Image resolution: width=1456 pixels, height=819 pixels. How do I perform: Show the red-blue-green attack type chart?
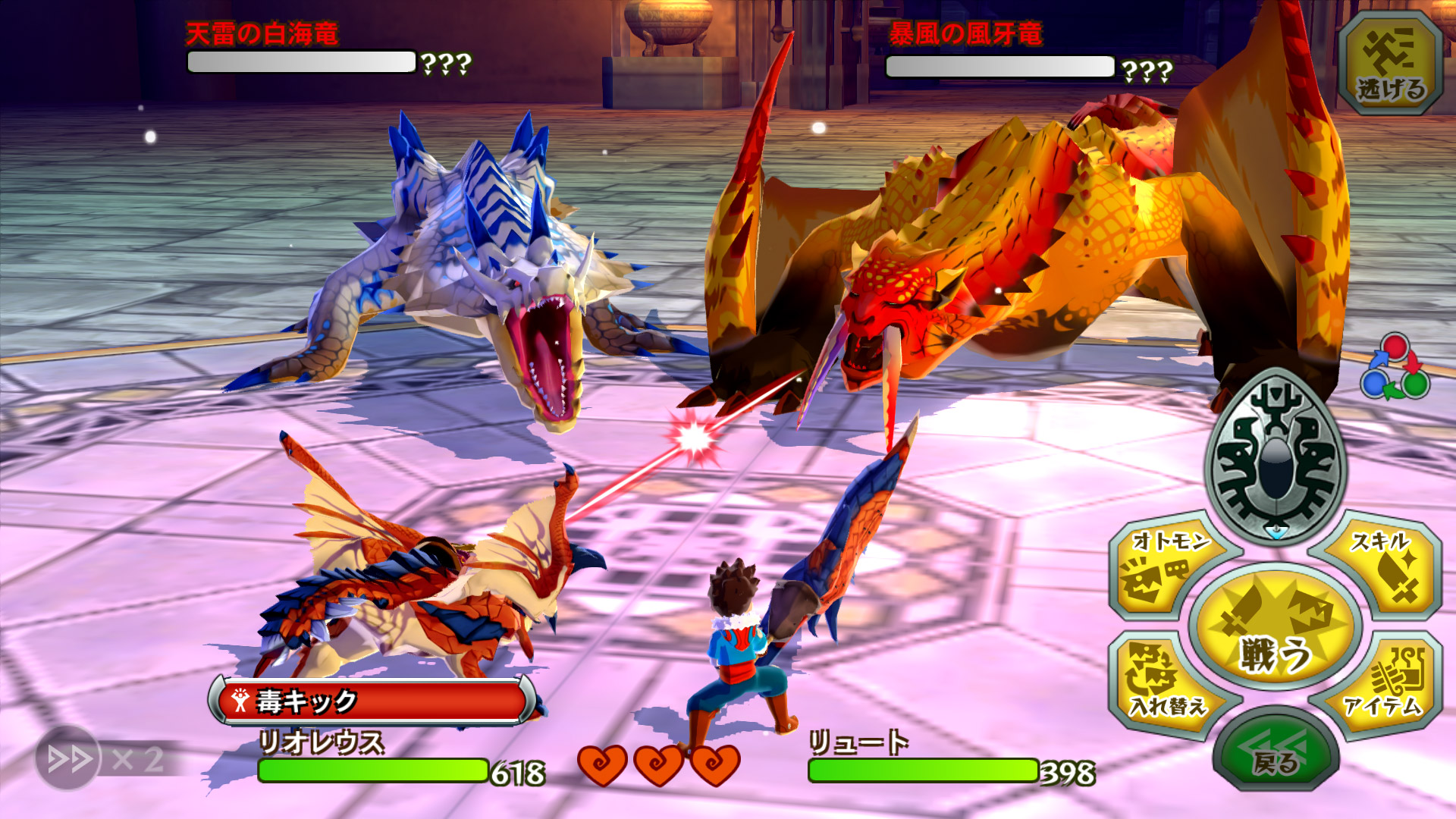[1395, 367]
